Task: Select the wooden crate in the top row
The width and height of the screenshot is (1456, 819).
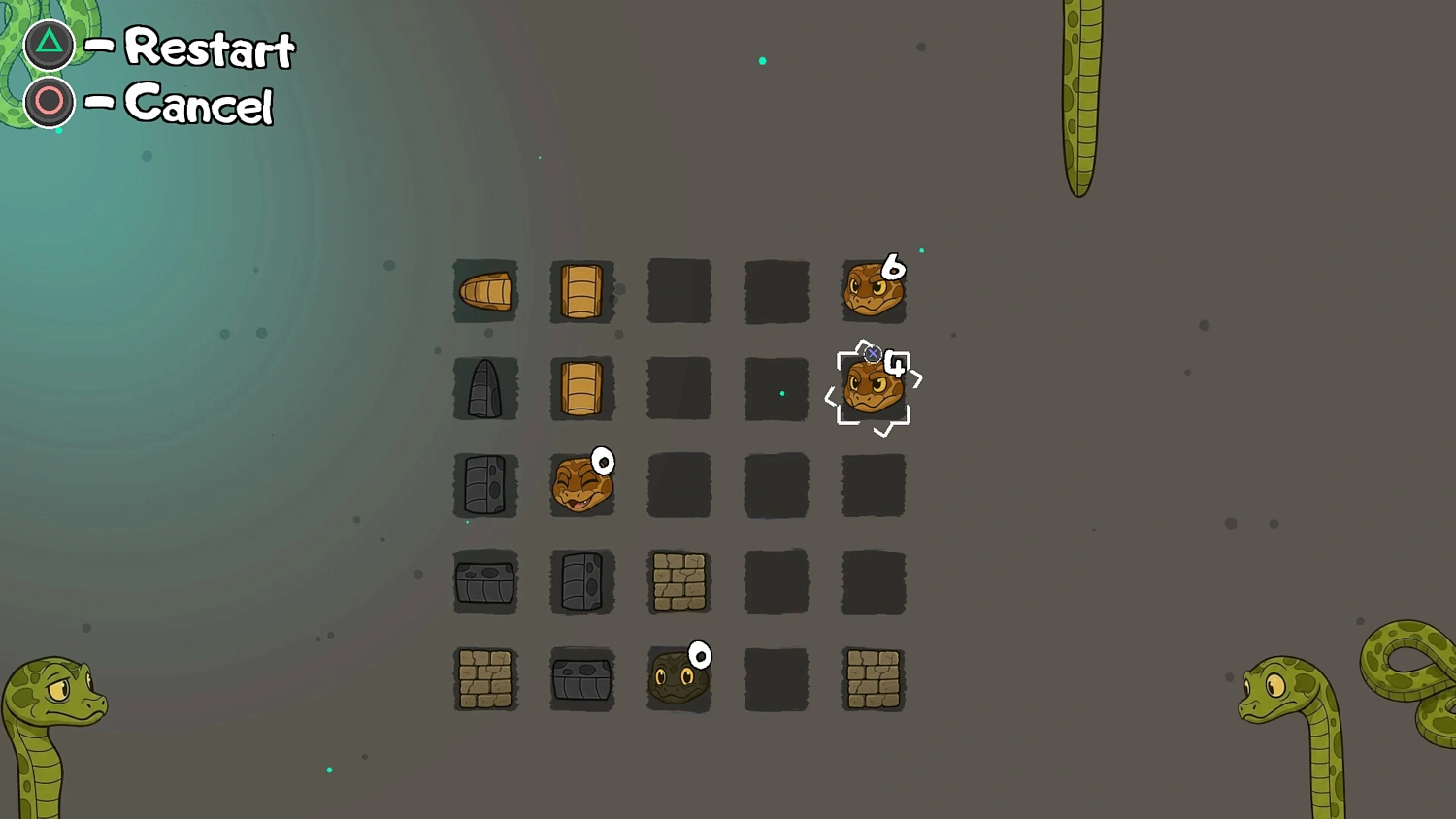Action: (x=582, y=290)
